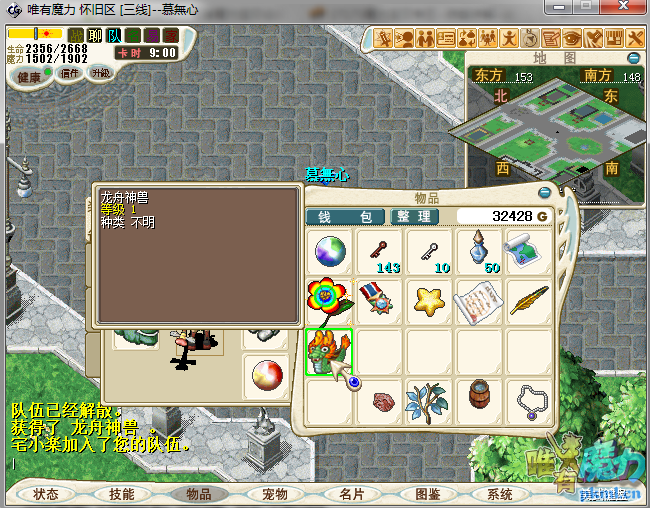Viewport: 650px width, 508px height.
Task: Open the 状态 status tab
Action: pyautogui.click(x=46, y=494)
